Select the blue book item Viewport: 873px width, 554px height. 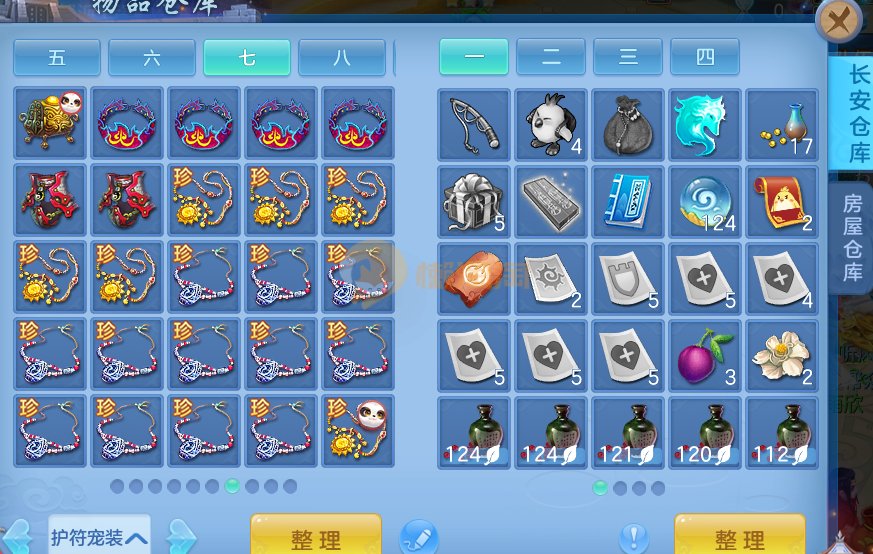[628, 201]
